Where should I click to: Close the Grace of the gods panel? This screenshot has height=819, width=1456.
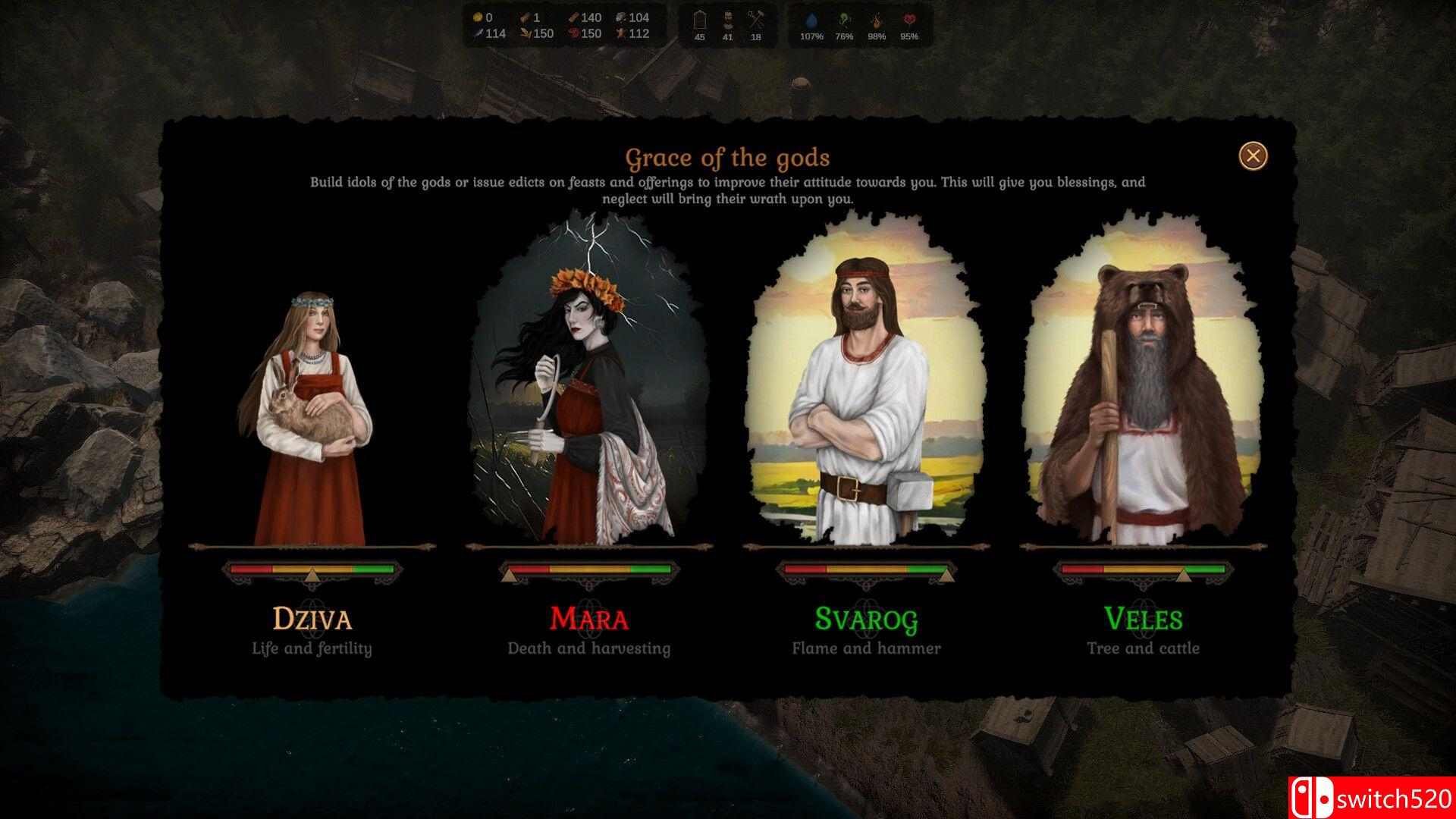pyautogui.click(x=1253, y=156)
